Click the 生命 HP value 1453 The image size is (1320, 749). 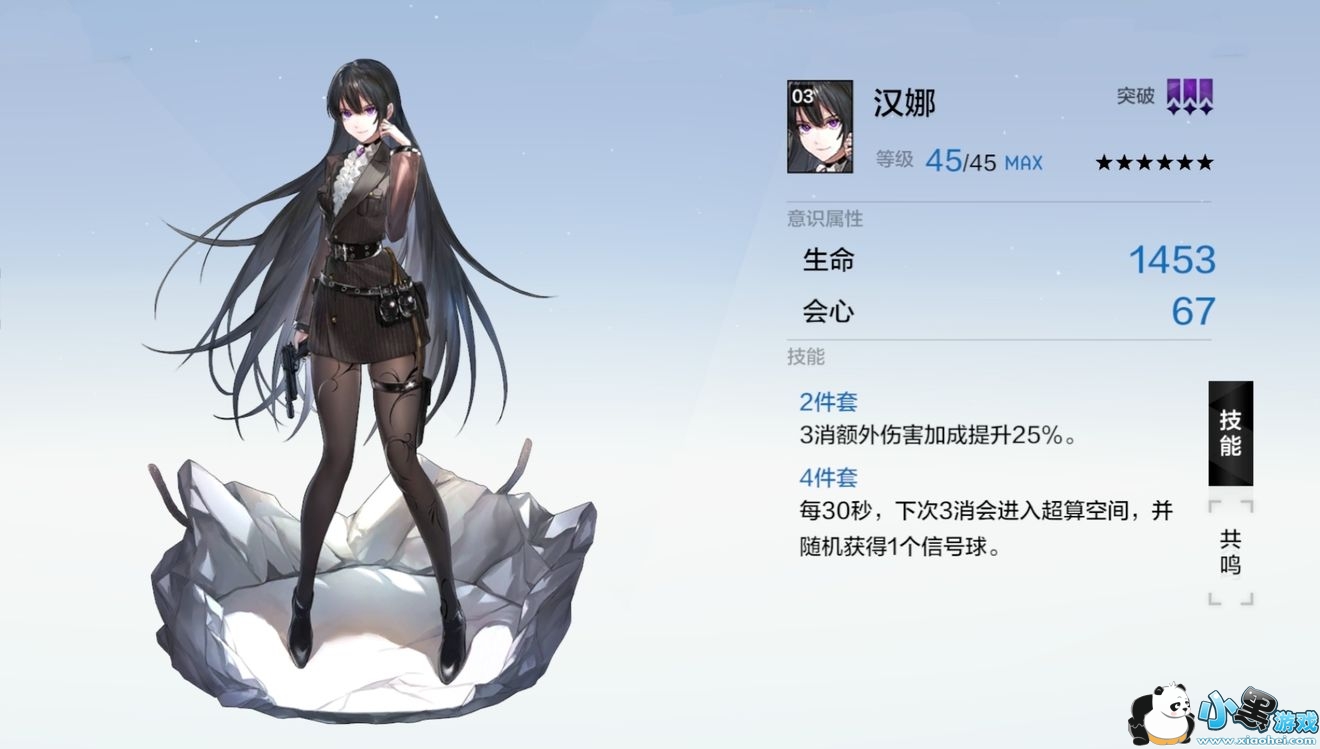pyautogui.click(x=1171, y=260)
